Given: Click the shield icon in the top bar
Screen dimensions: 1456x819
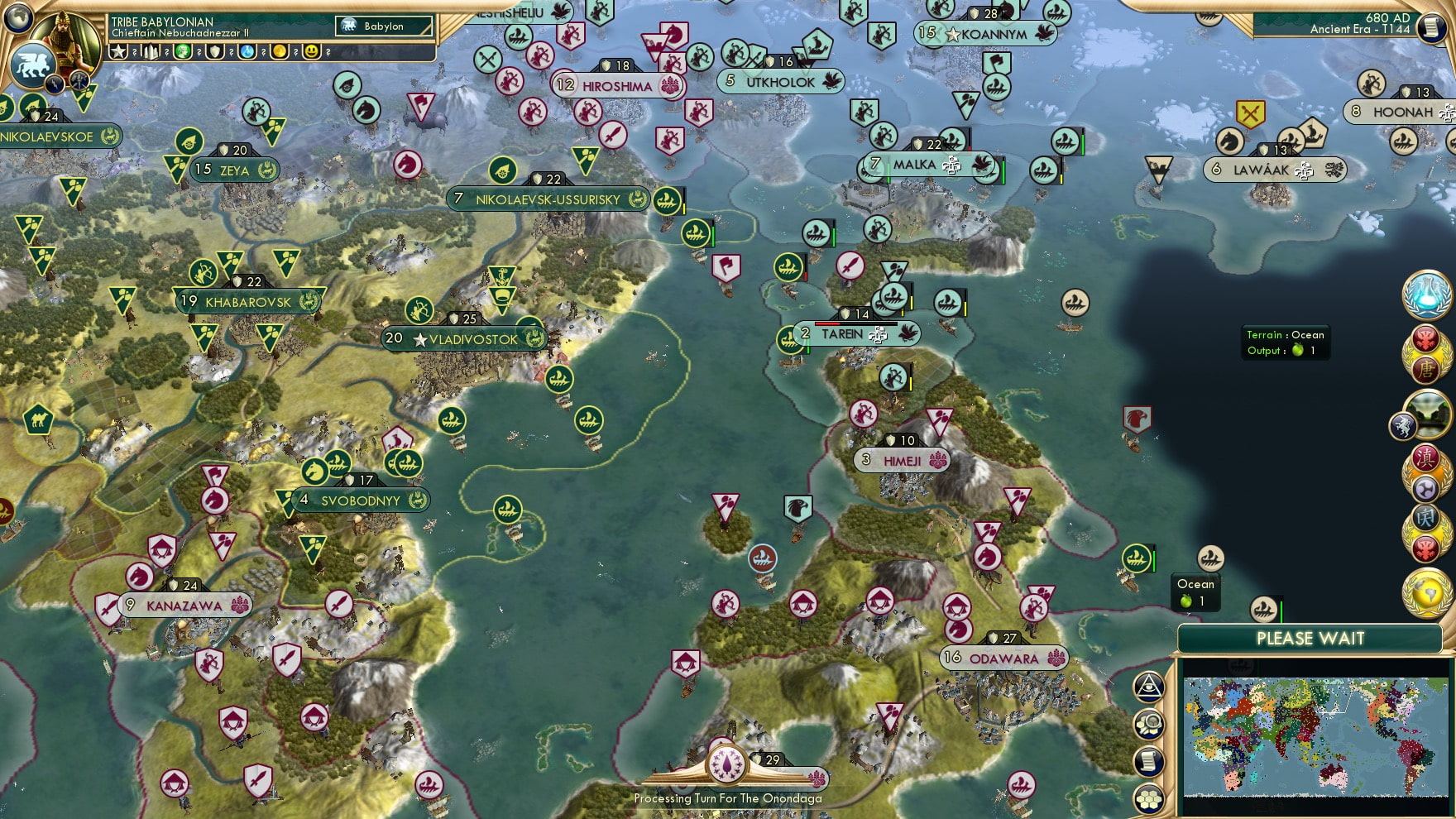Looking at the screenshot, I should (215, 52).
